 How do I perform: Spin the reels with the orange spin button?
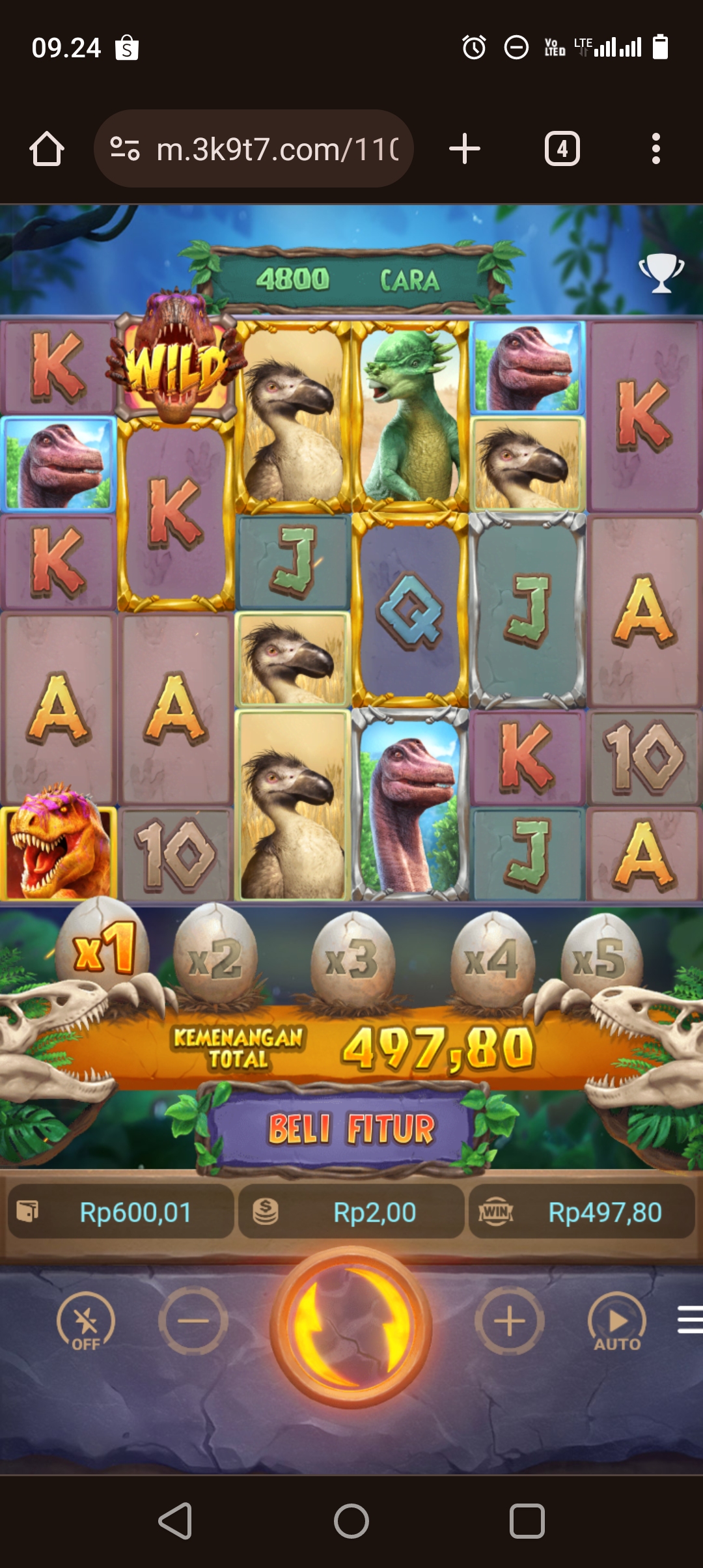click(351, 1326)
